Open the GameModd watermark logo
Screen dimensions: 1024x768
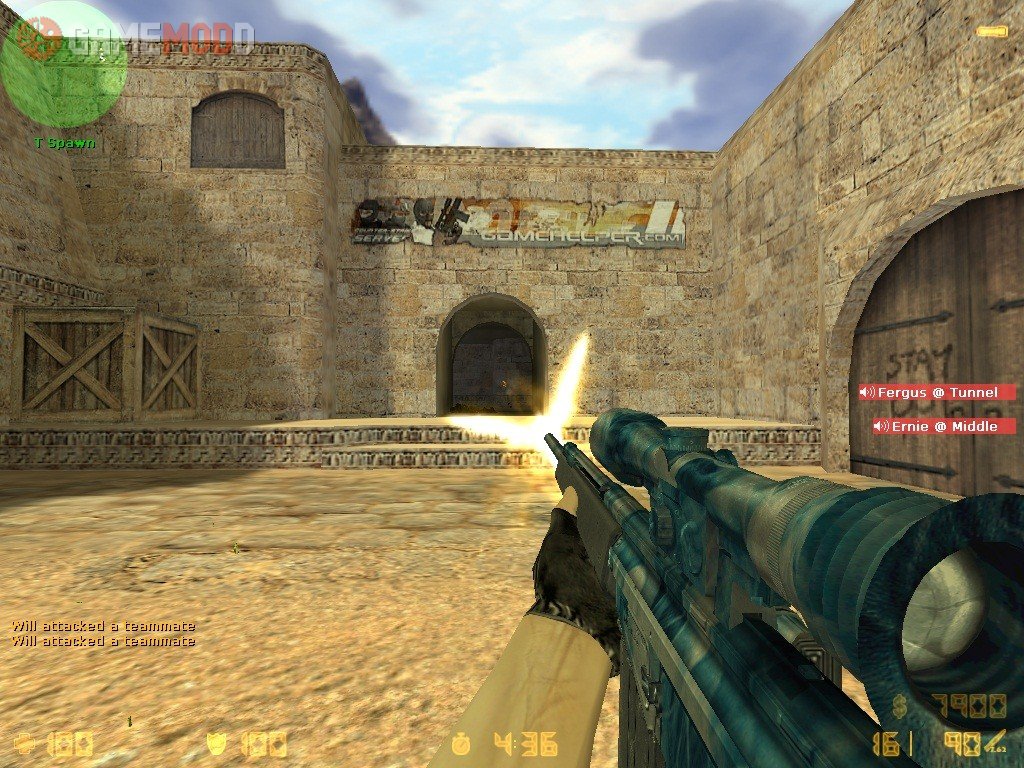coord(150,38)
